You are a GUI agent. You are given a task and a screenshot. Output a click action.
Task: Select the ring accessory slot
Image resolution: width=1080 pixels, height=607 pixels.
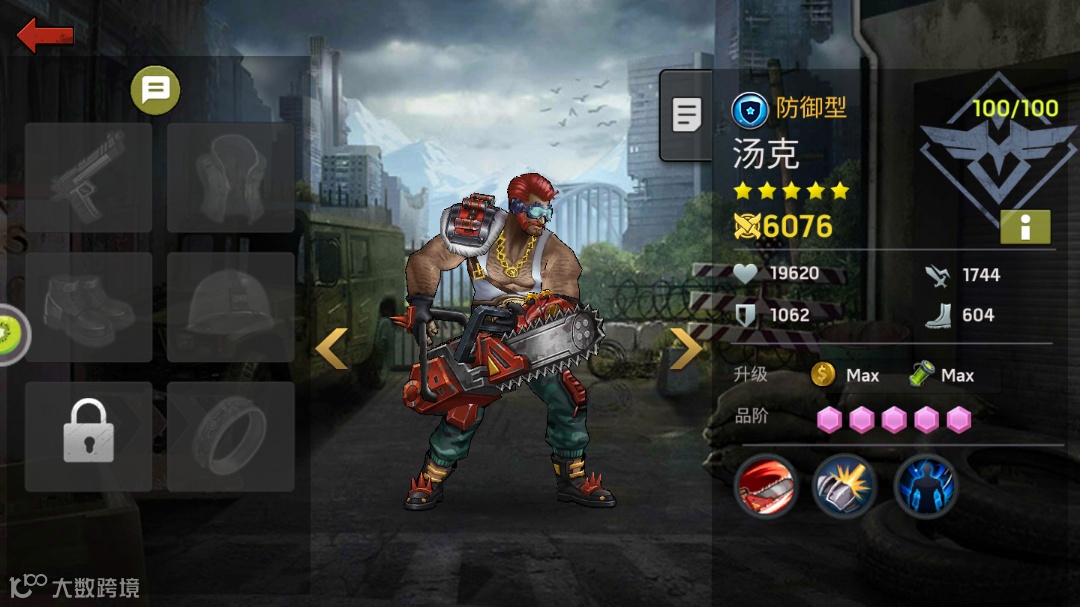coord(230,435)
